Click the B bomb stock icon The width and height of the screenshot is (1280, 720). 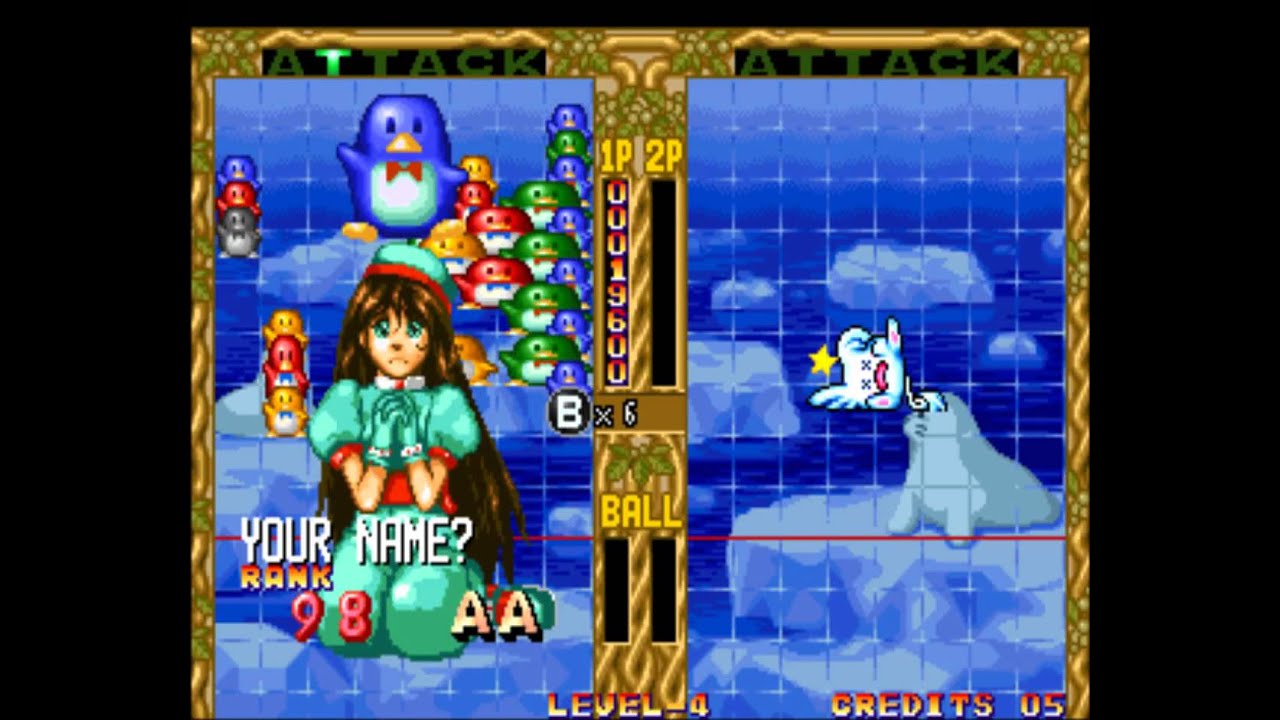tap(569, 414)
